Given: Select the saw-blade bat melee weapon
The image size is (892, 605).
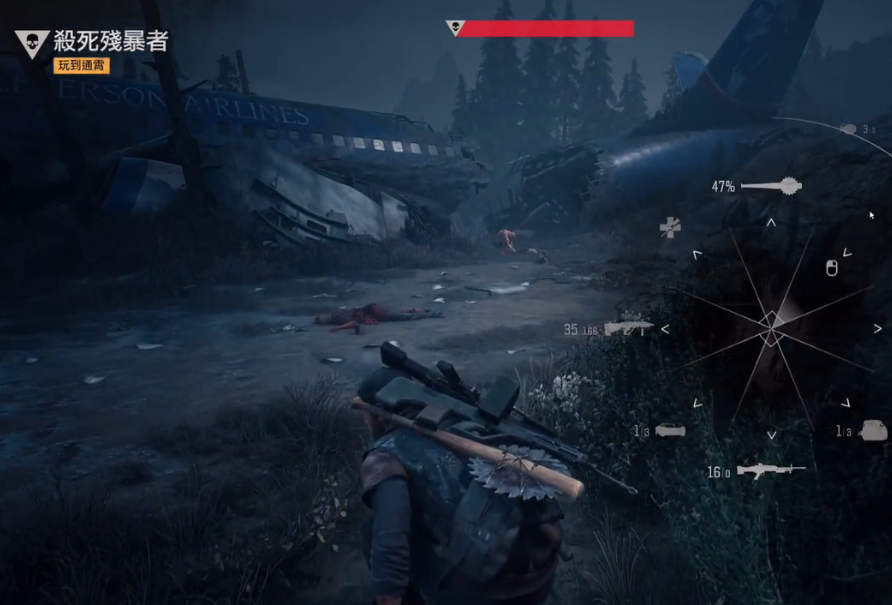Looking at the screenshot, I should tap(770, 186).
